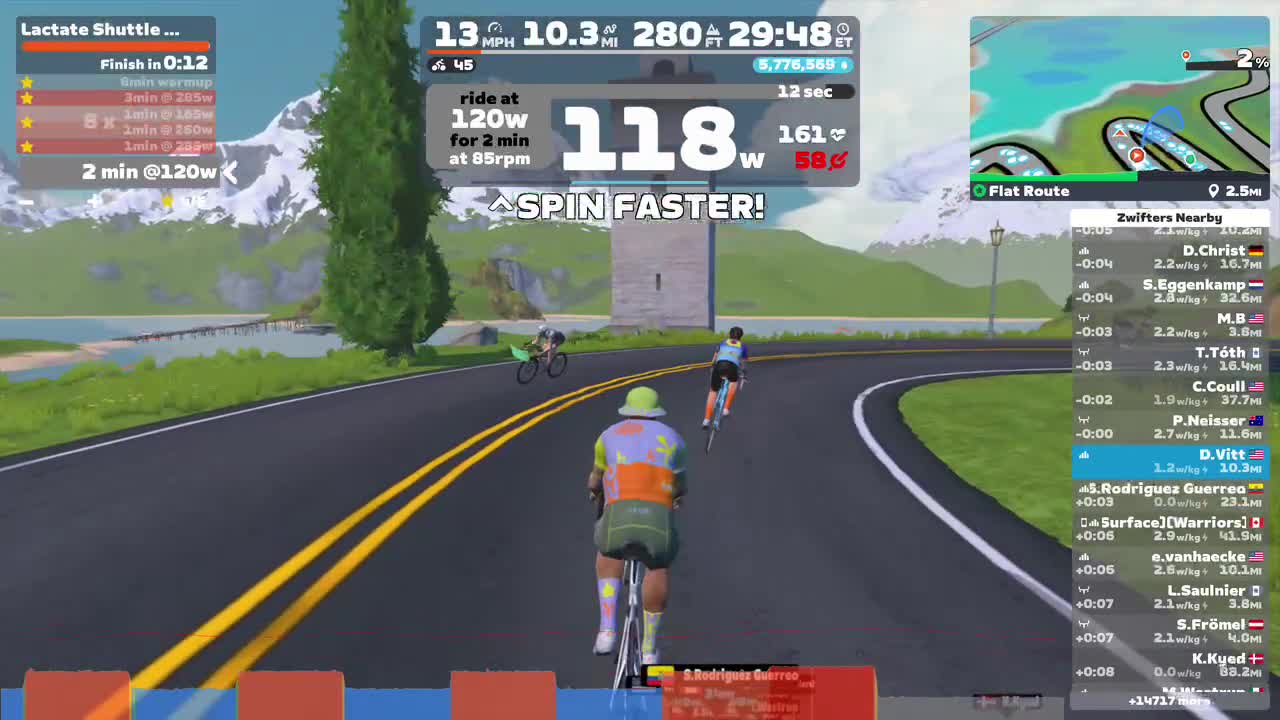Image resolution: width=1280 pixels, height=720 pixels.
Task: Collapse the workout panel with the left chevron
Action: click(x=229, y=172)
